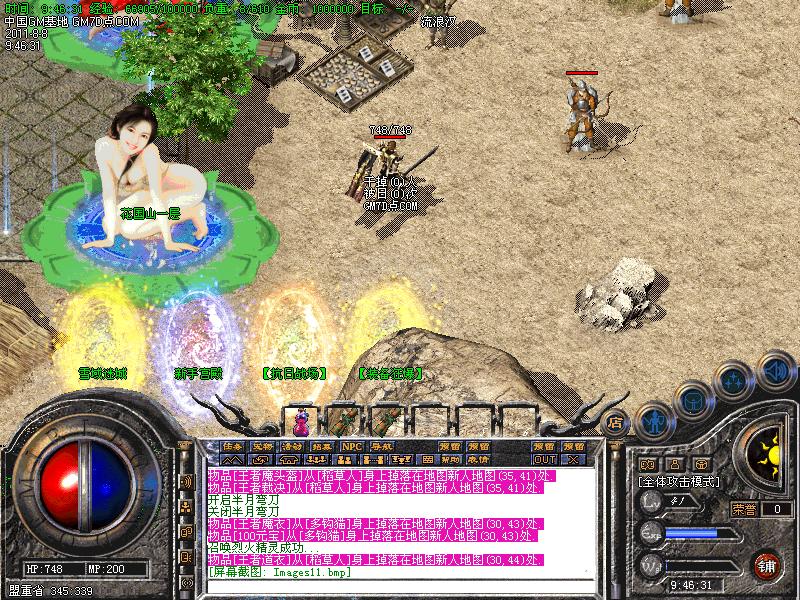Open the 宝物 treasure button
The image size is (800, 600).
click(x=263, y=446)
